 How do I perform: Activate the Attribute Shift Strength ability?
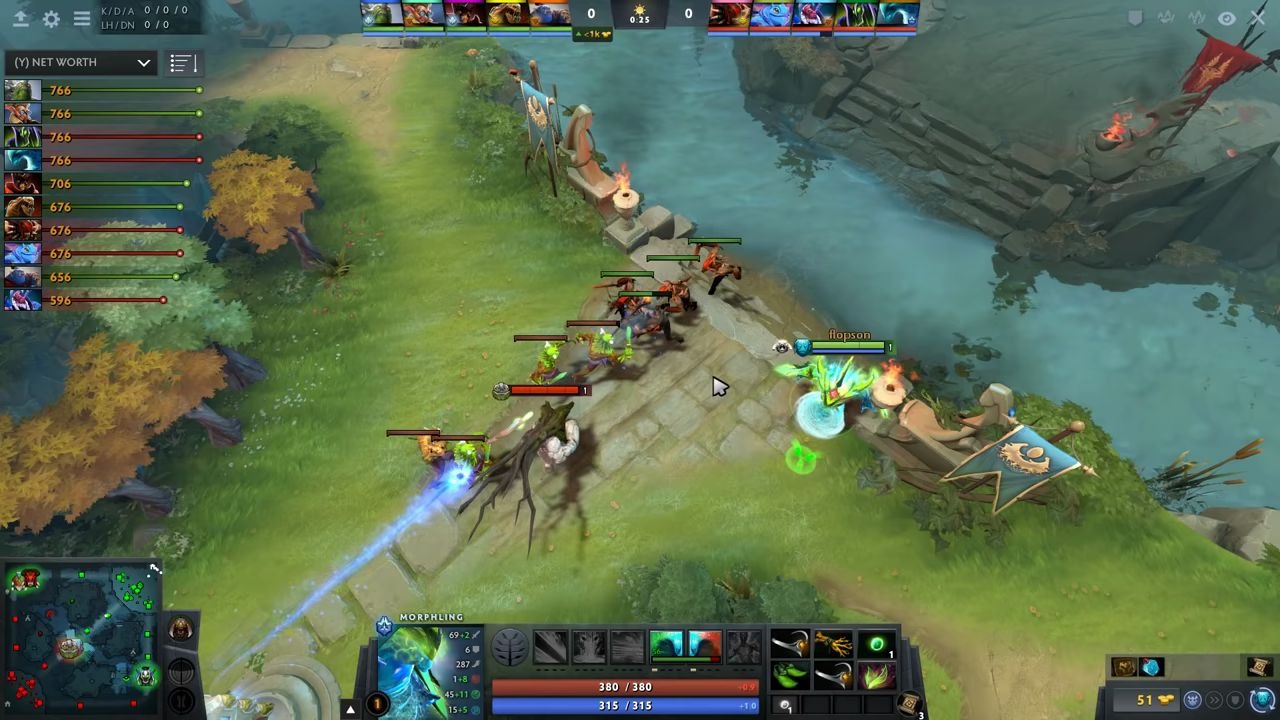(x=704, y=646)
